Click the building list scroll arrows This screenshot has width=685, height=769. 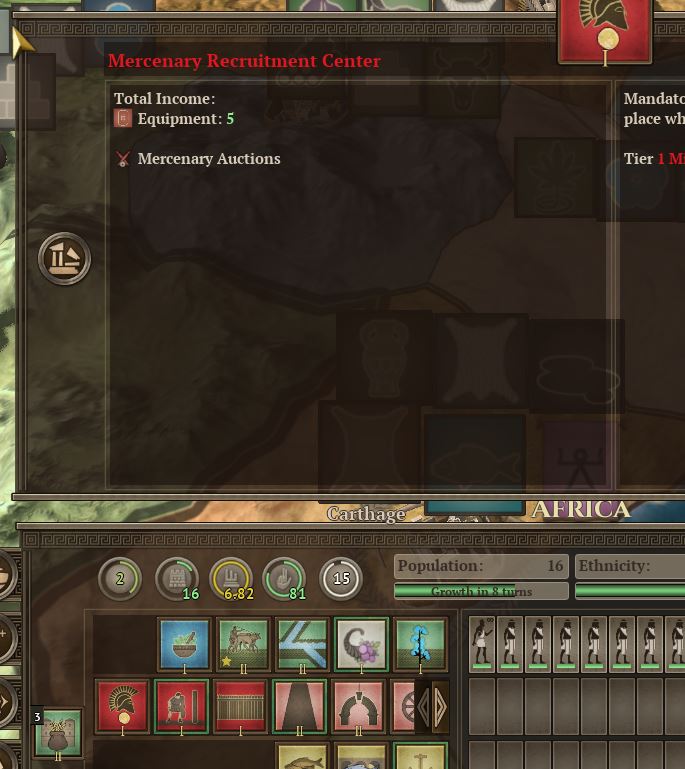(x=432, y=708)
